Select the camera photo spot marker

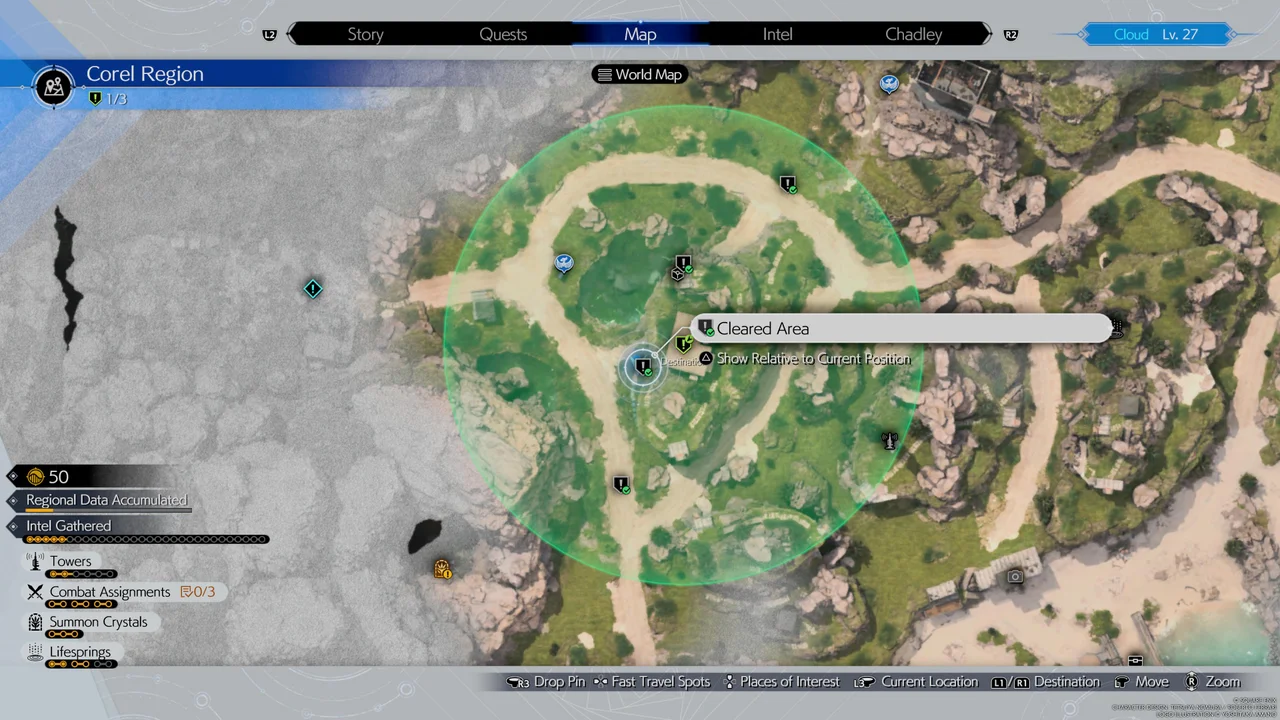1015,576
